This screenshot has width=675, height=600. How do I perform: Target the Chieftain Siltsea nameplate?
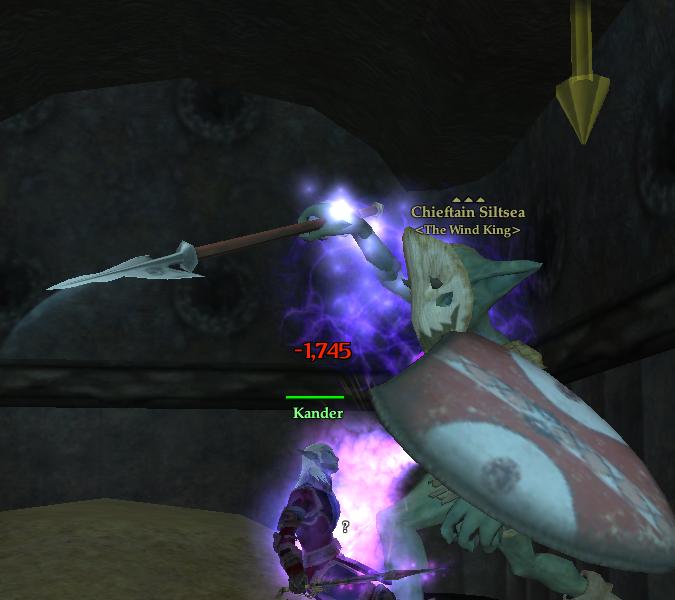(468, 212)
